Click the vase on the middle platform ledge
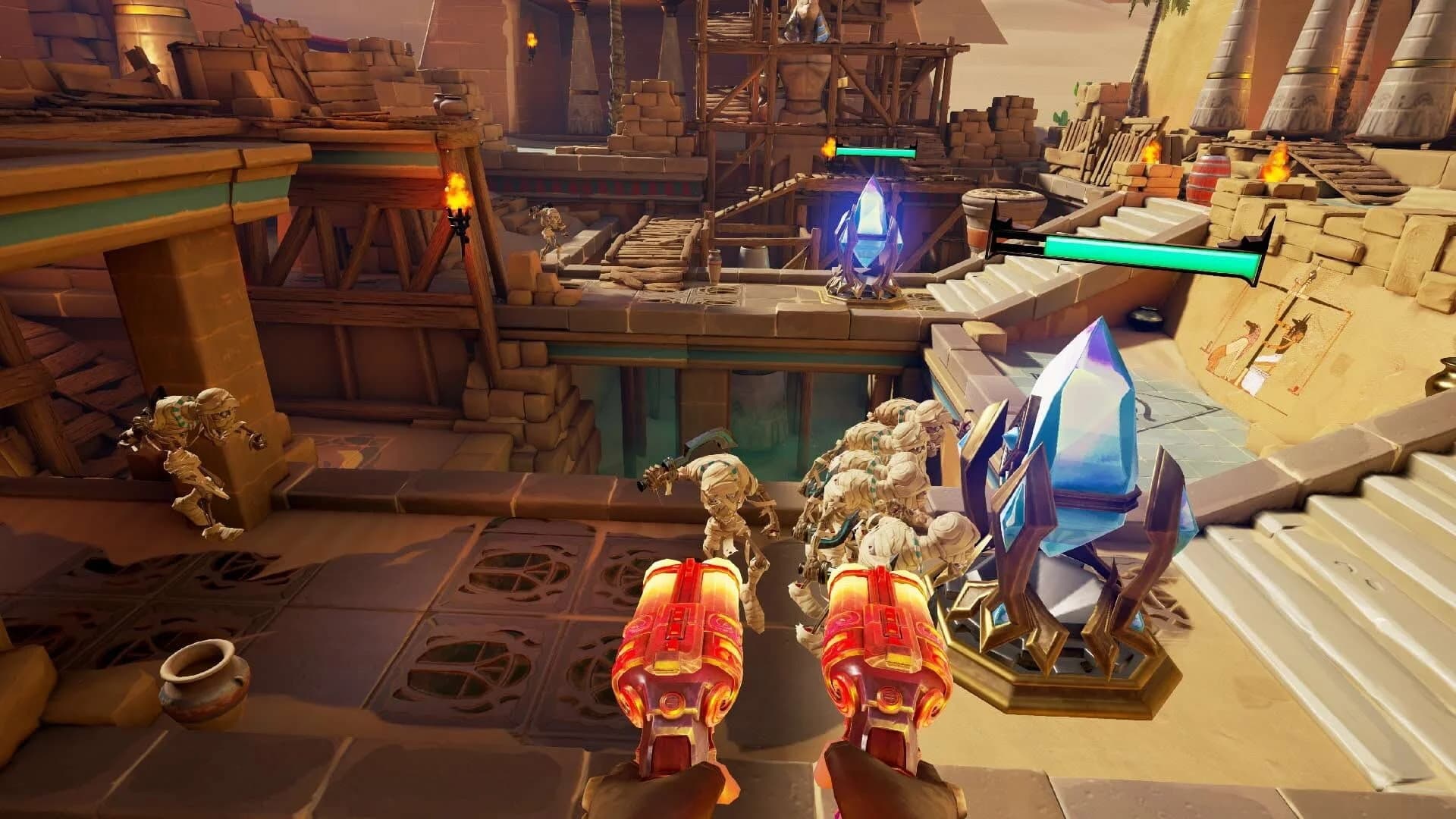Screen dimensions: 1456x819 714,265
